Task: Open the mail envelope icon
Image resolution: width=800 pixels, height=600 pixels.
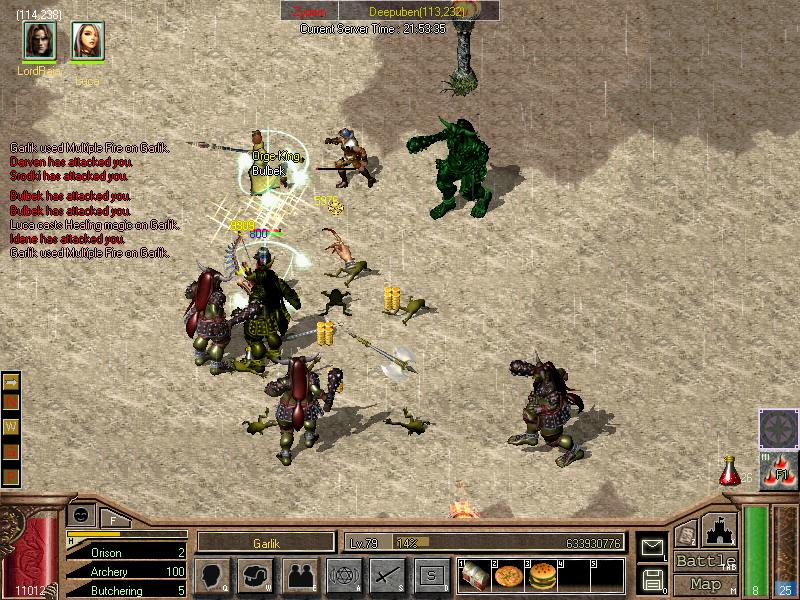Action: [652, 546]
